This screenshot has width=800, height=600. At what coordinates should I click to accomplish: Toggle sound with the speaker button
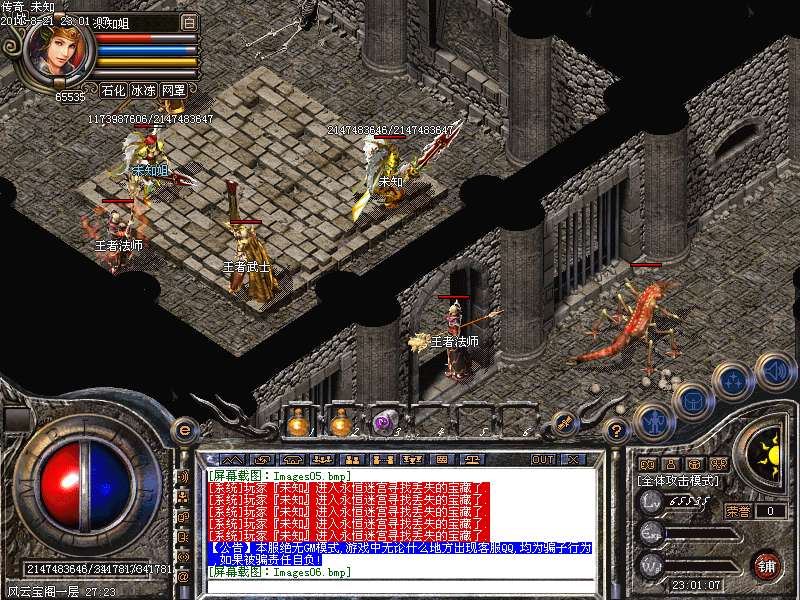click(x=774, y=371)
